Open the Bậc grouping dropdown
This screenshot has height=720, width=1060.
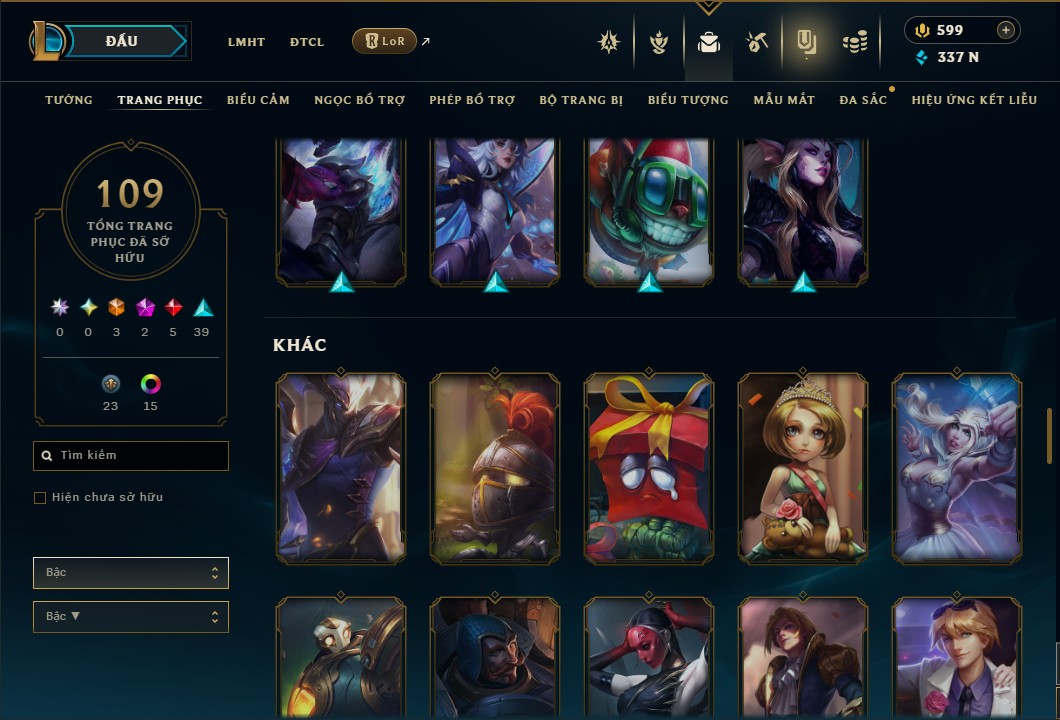click(x=131, y=573)
